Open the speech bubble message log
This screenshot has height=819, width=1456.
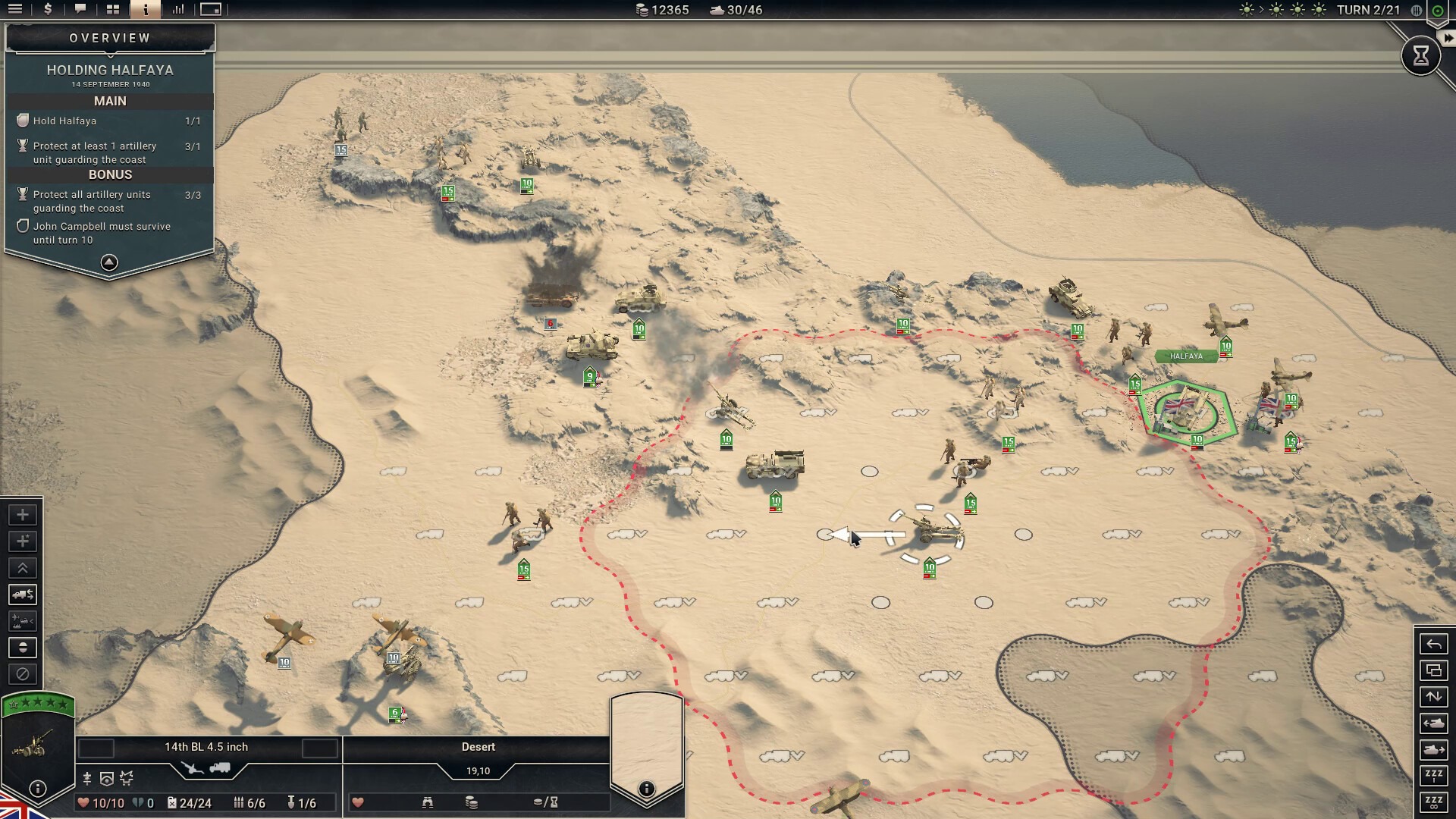pyautogui.click(x=80, y=9)
